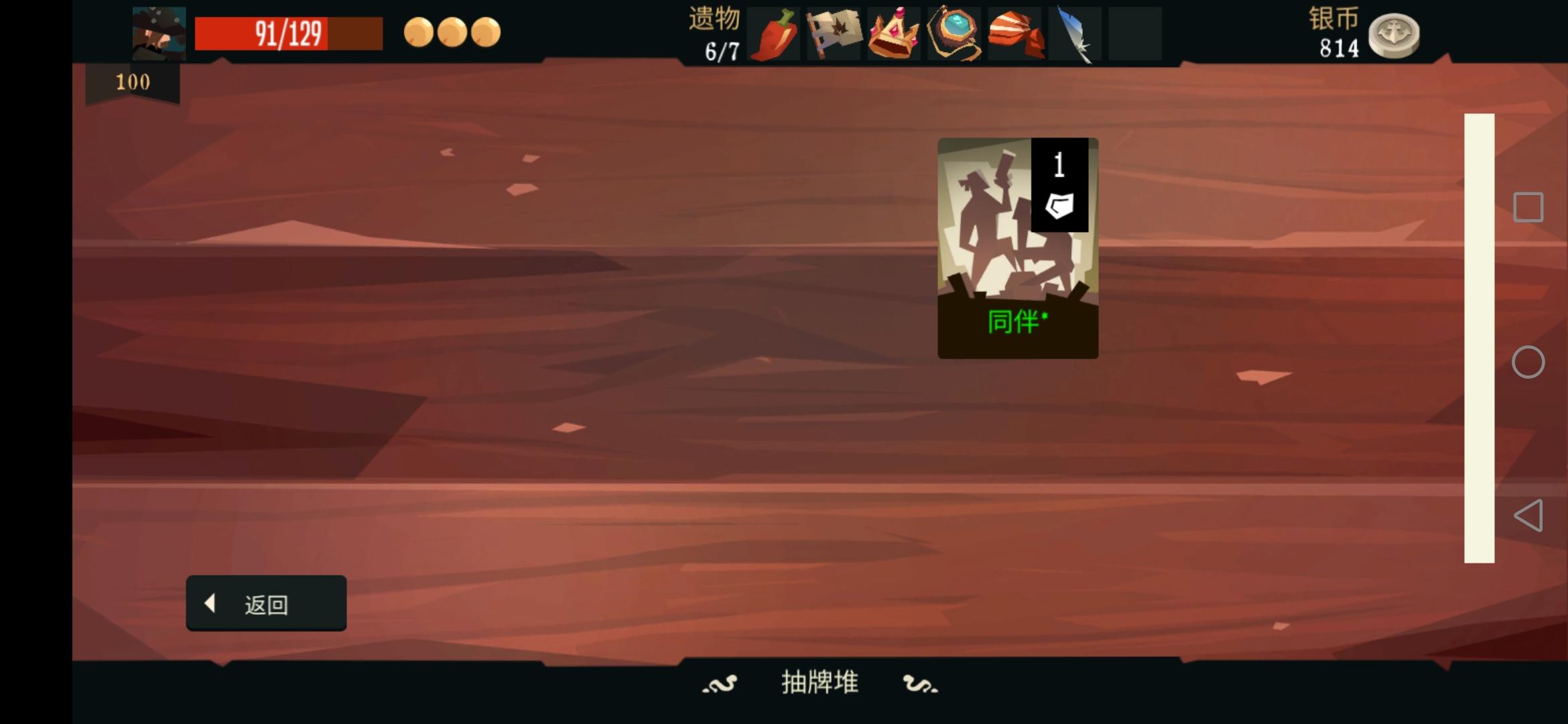Viewport: 1568px width, 724px height.
Task: Expand the empty seventh relic slot
Action: (x=1136, y=34)
